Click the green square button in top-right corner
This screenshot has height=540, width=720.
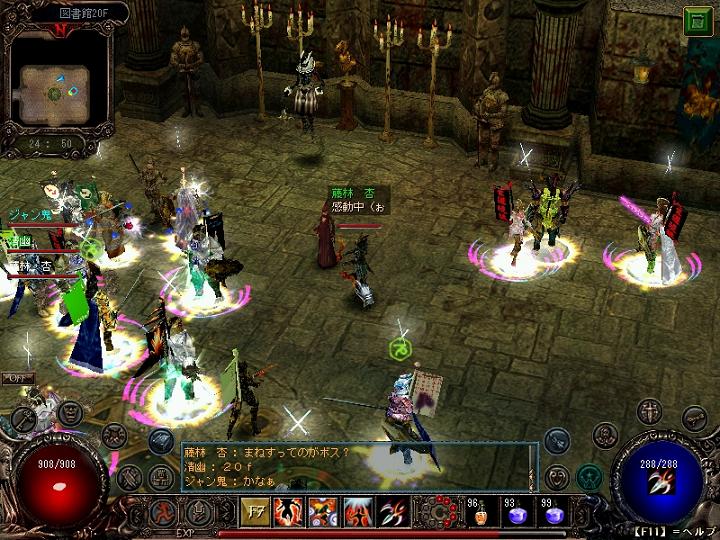pos(697,21)
